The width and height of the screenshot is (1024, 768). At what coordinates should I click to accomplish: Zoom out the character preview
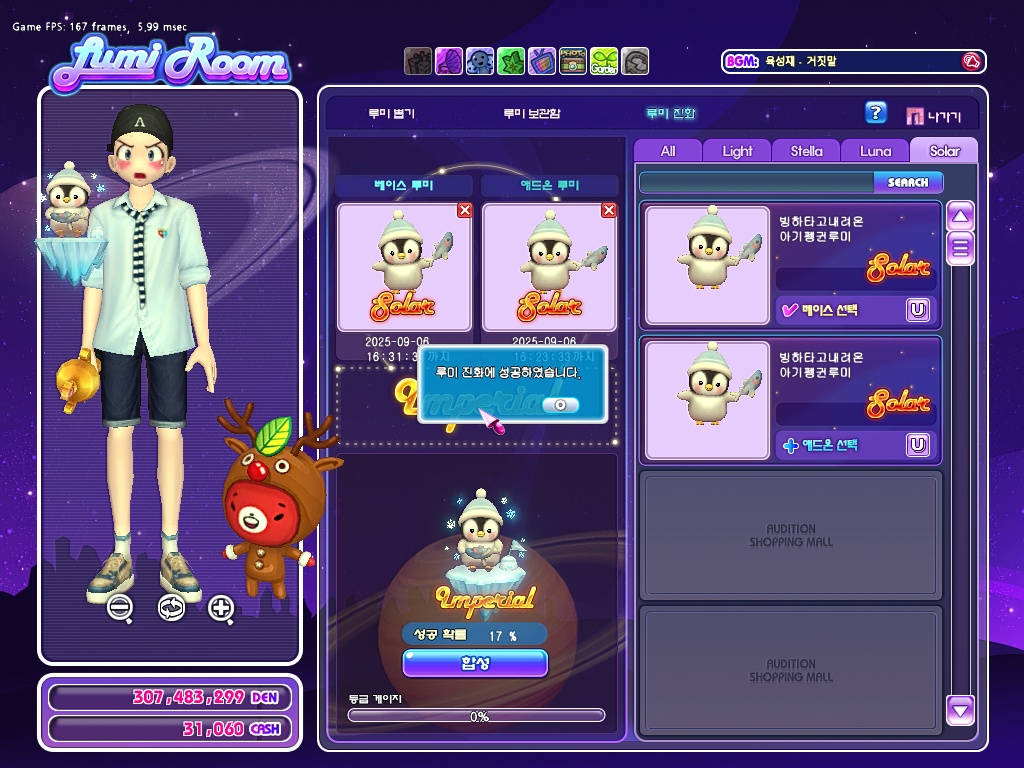pyautogui.click(x=120, y=607)
